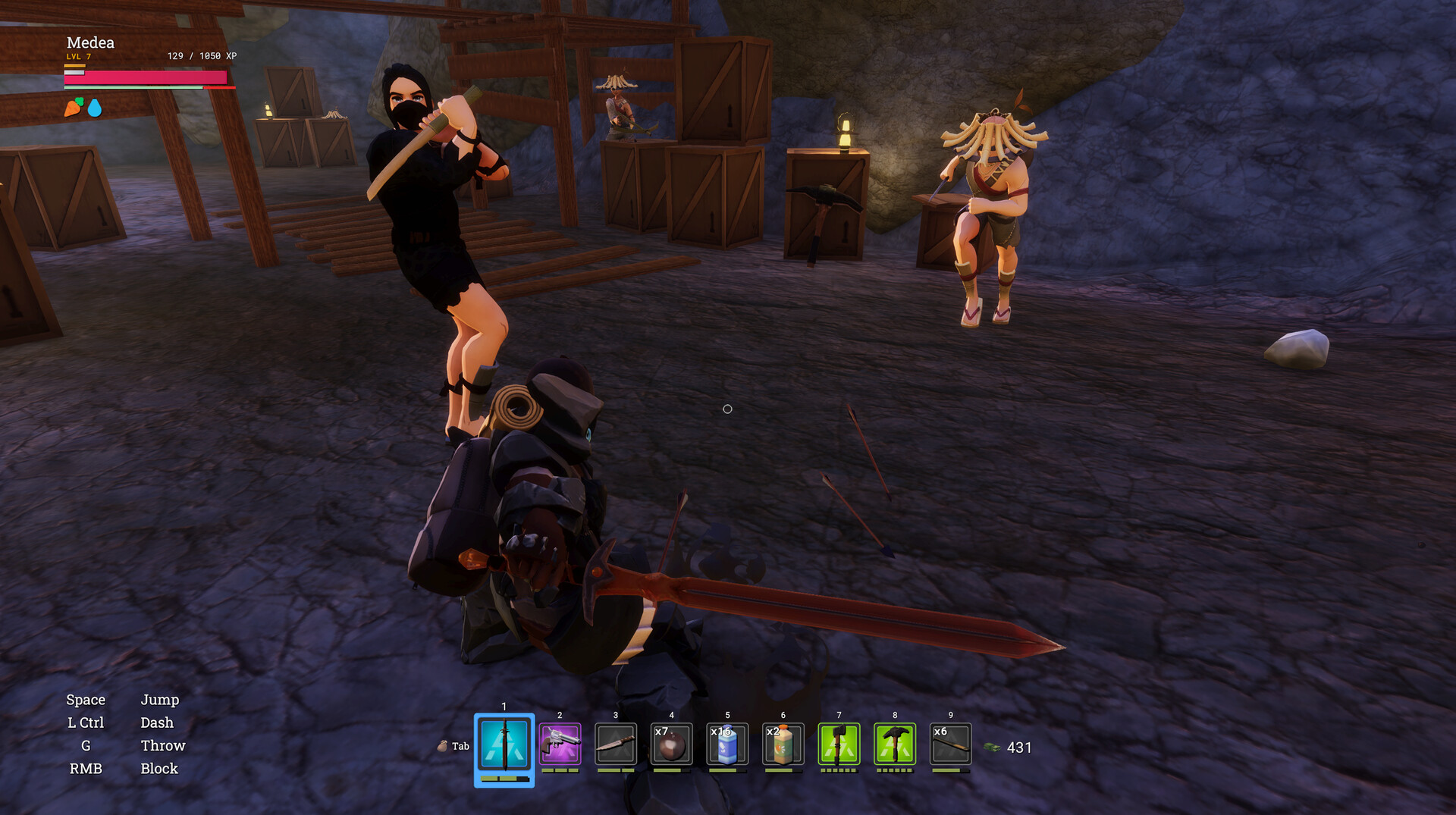Pick the orange juice bottle slot

783,744
